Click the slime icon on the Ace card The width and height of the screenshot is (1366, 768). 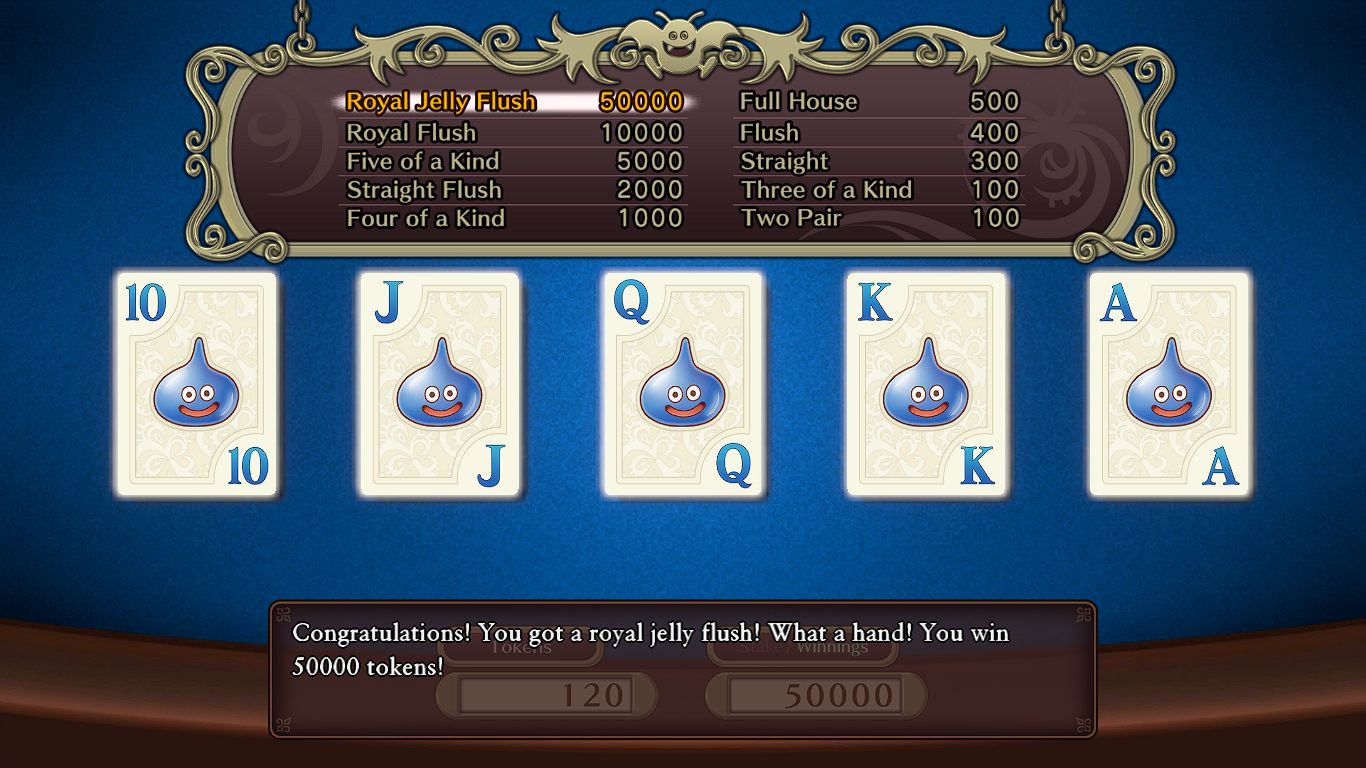tap(1170, 390)
